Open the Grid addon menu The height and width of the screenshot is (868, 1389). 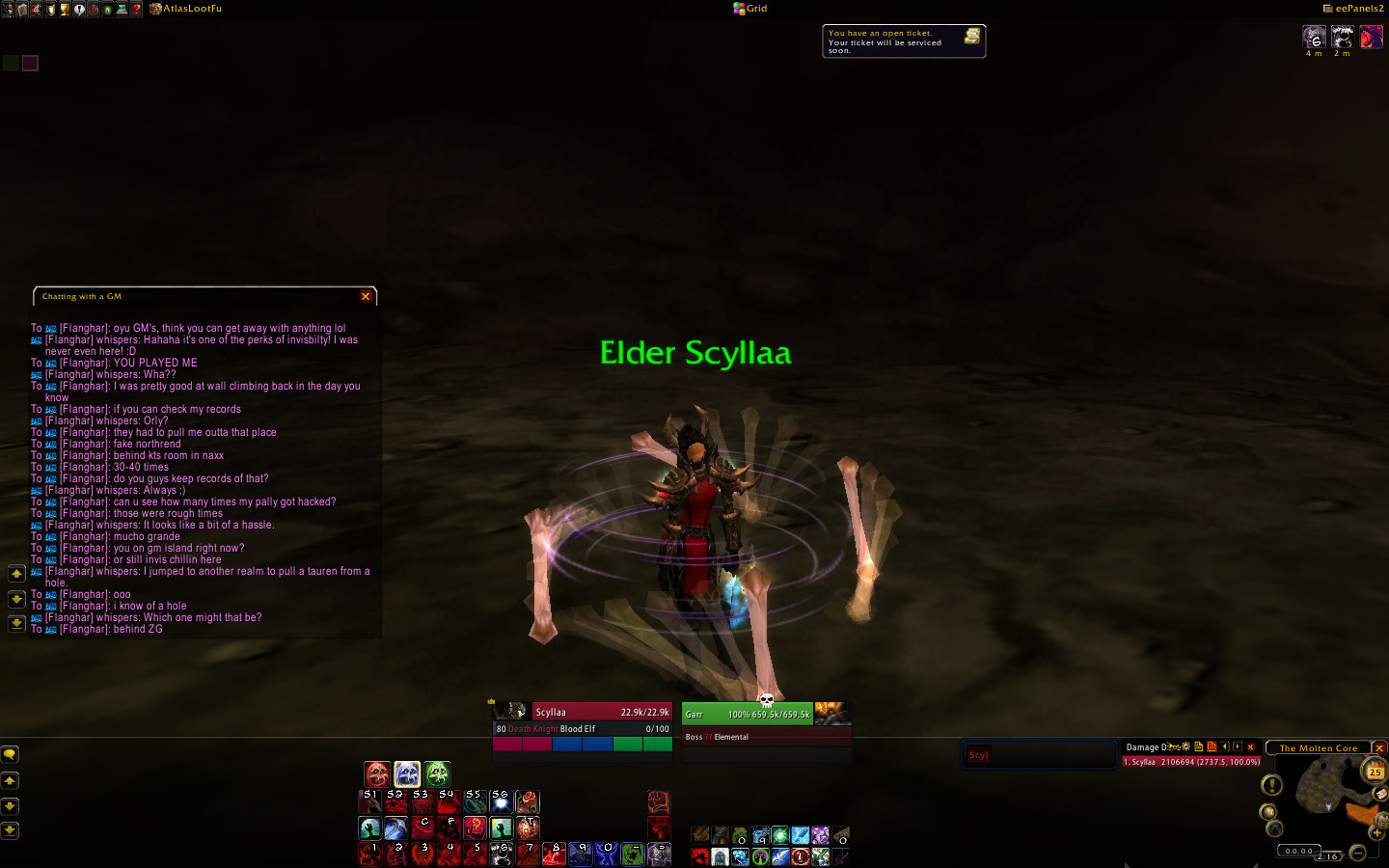tap(750, 9)
